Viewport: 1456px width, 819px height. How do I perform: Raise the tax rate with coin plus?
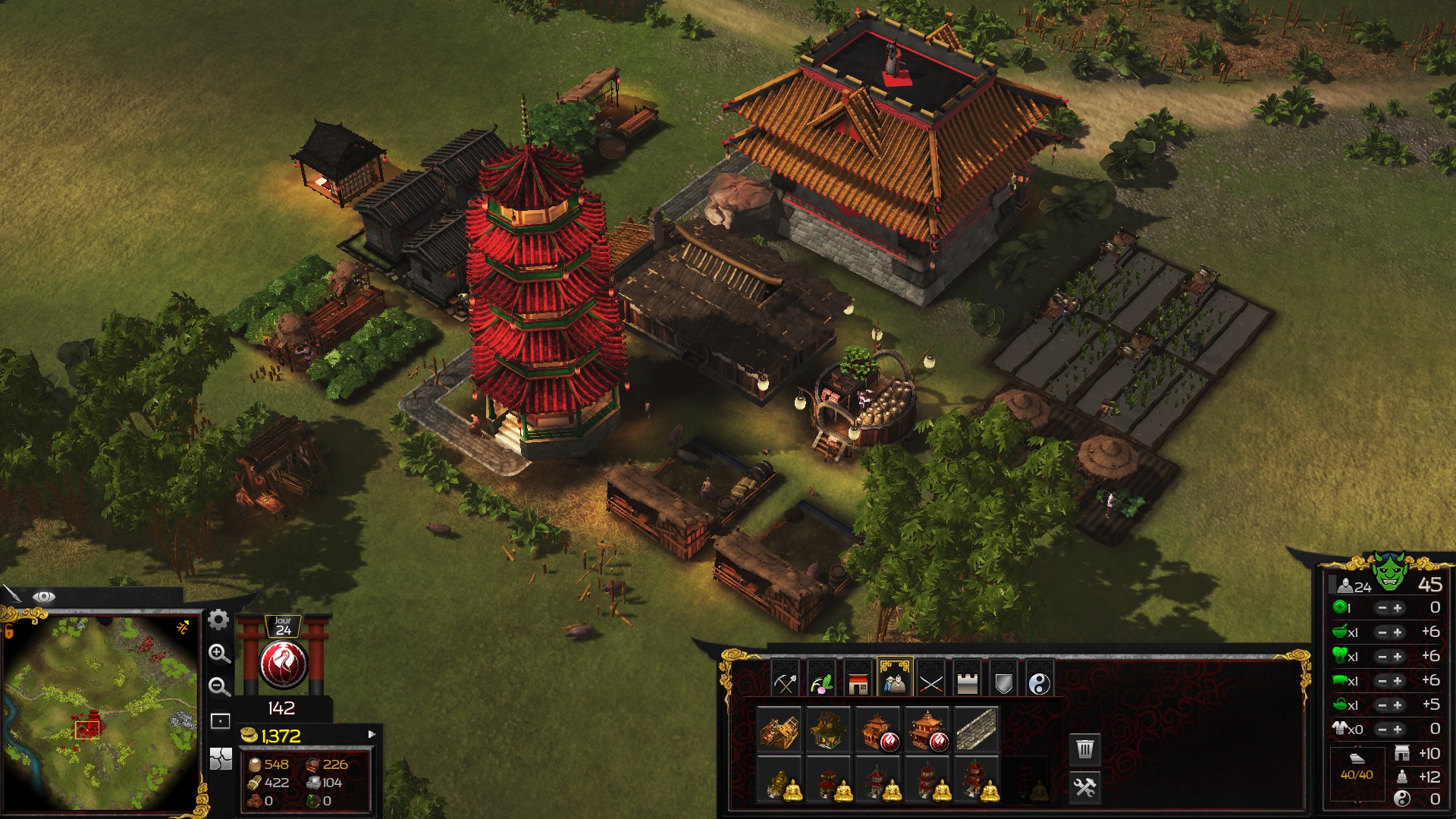[1398, 608]
